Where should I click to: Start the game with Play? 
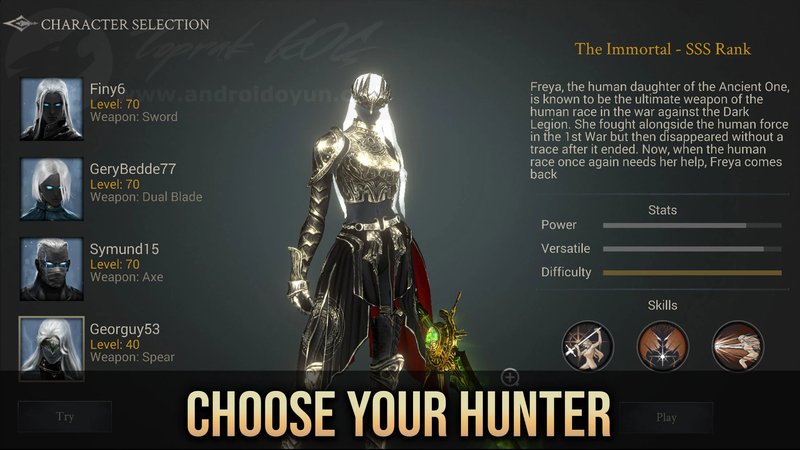coord(666,417)
